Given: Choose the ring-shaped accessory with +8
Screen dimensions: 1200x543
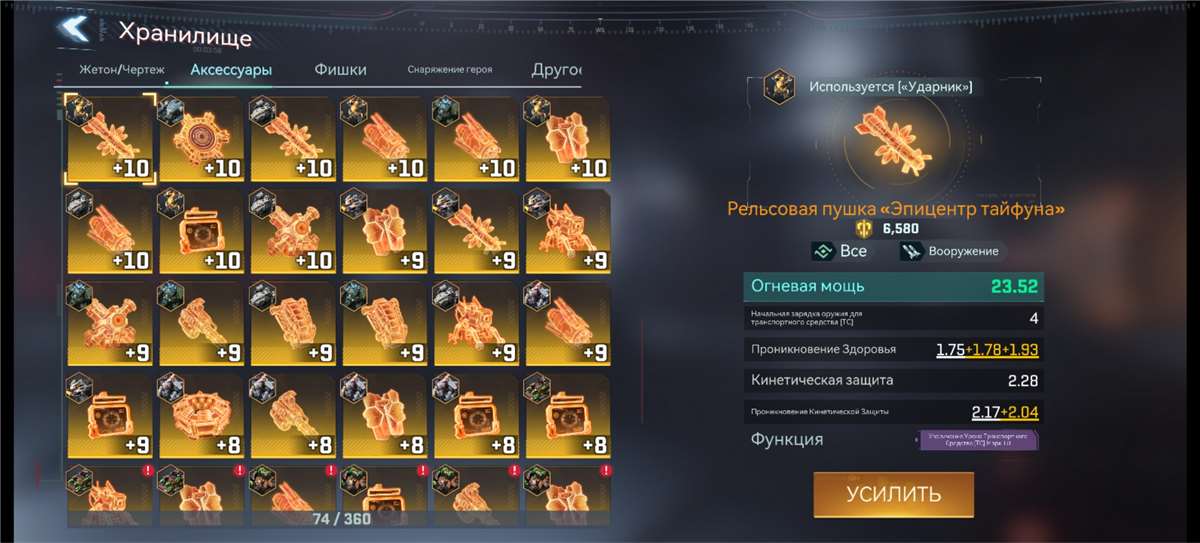Looking at the screenshot, I should [202, 415].
